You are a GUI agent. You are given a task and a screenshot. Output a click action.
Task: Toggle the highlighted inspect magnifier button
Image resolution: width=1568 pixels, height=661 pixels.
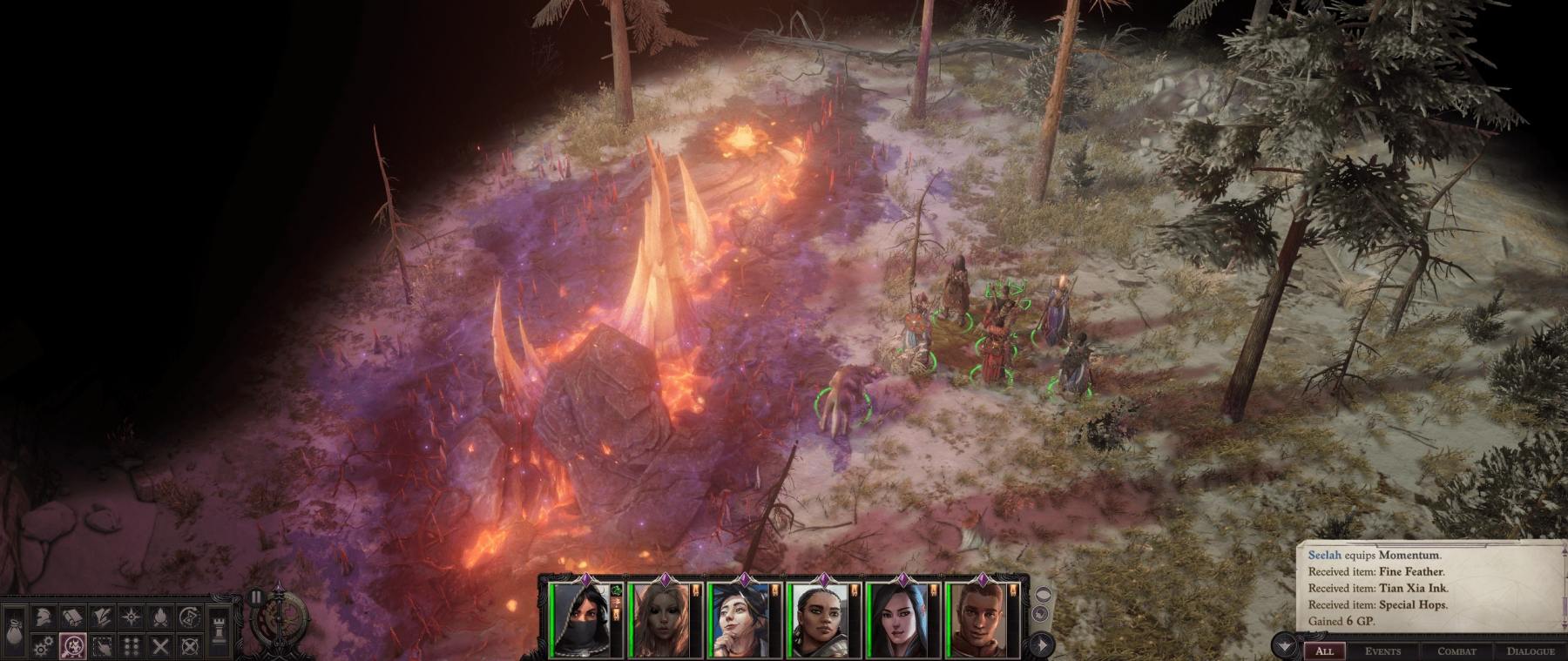point(73,646)
